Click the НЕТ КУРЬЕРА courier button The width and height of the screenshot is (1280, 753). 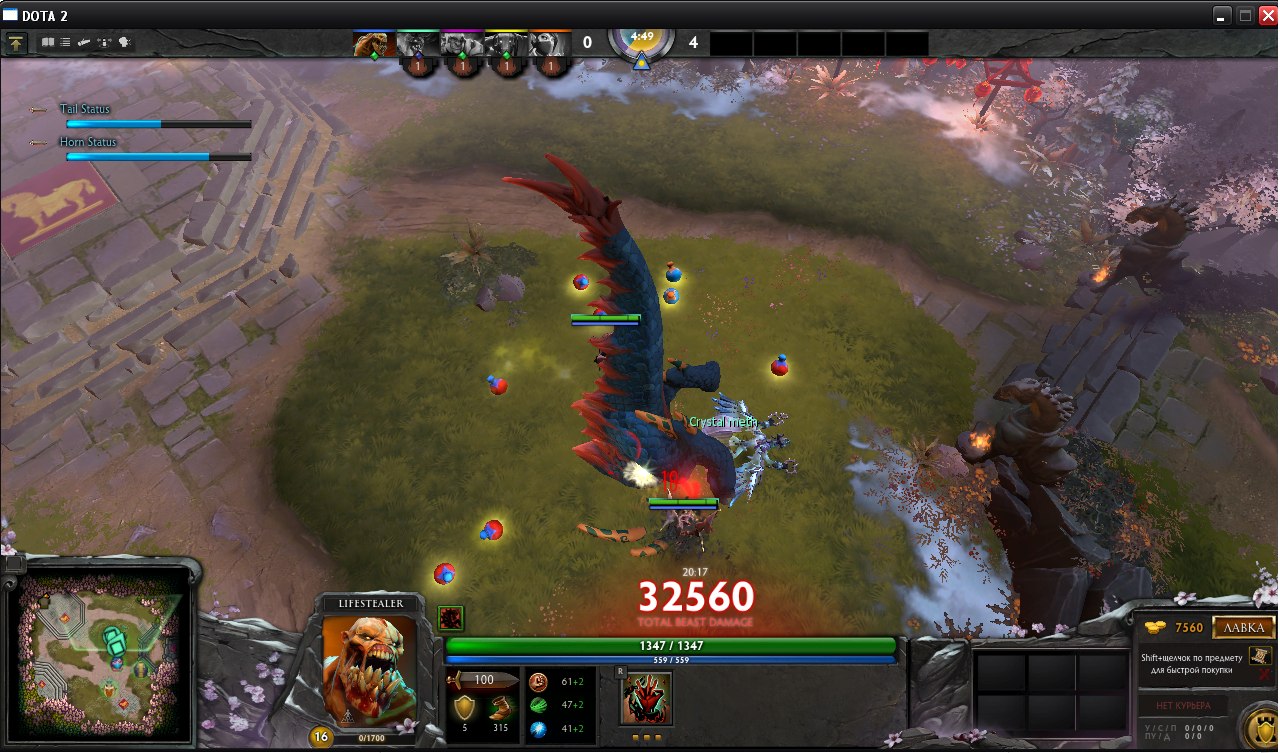[x=1183, y=706]
